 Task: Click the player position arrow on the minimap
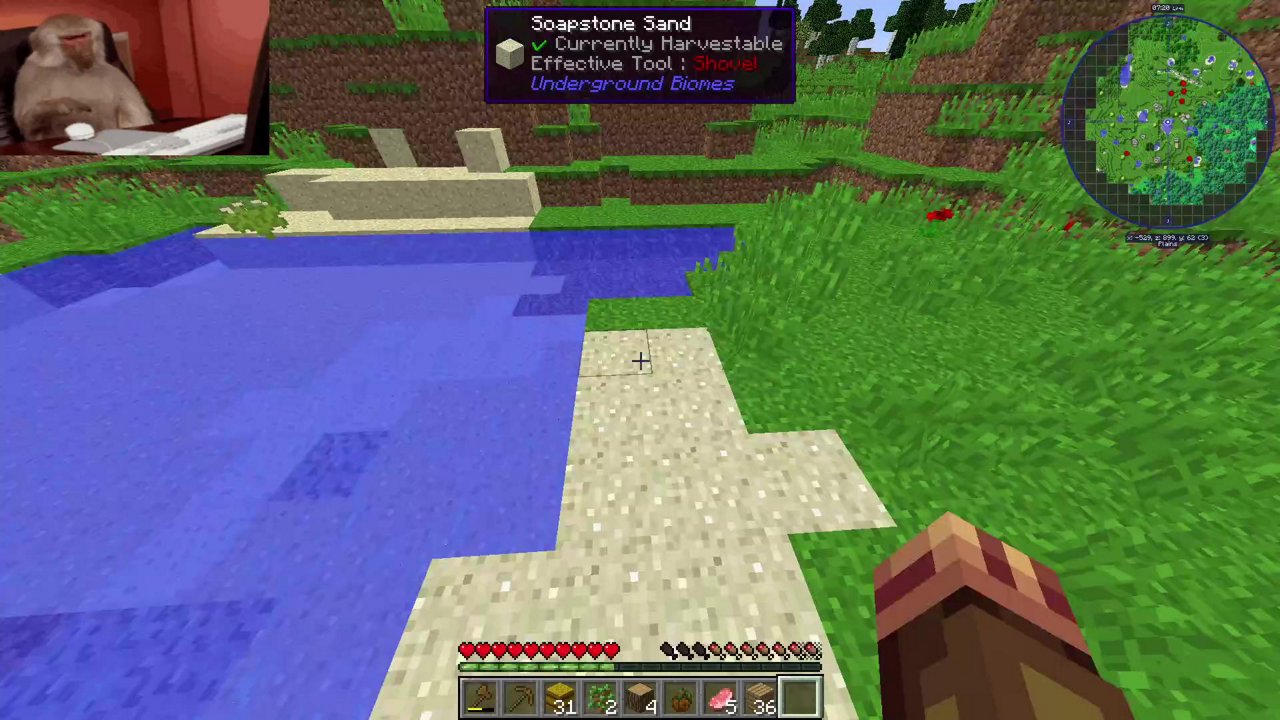[x=1168, y=122]
